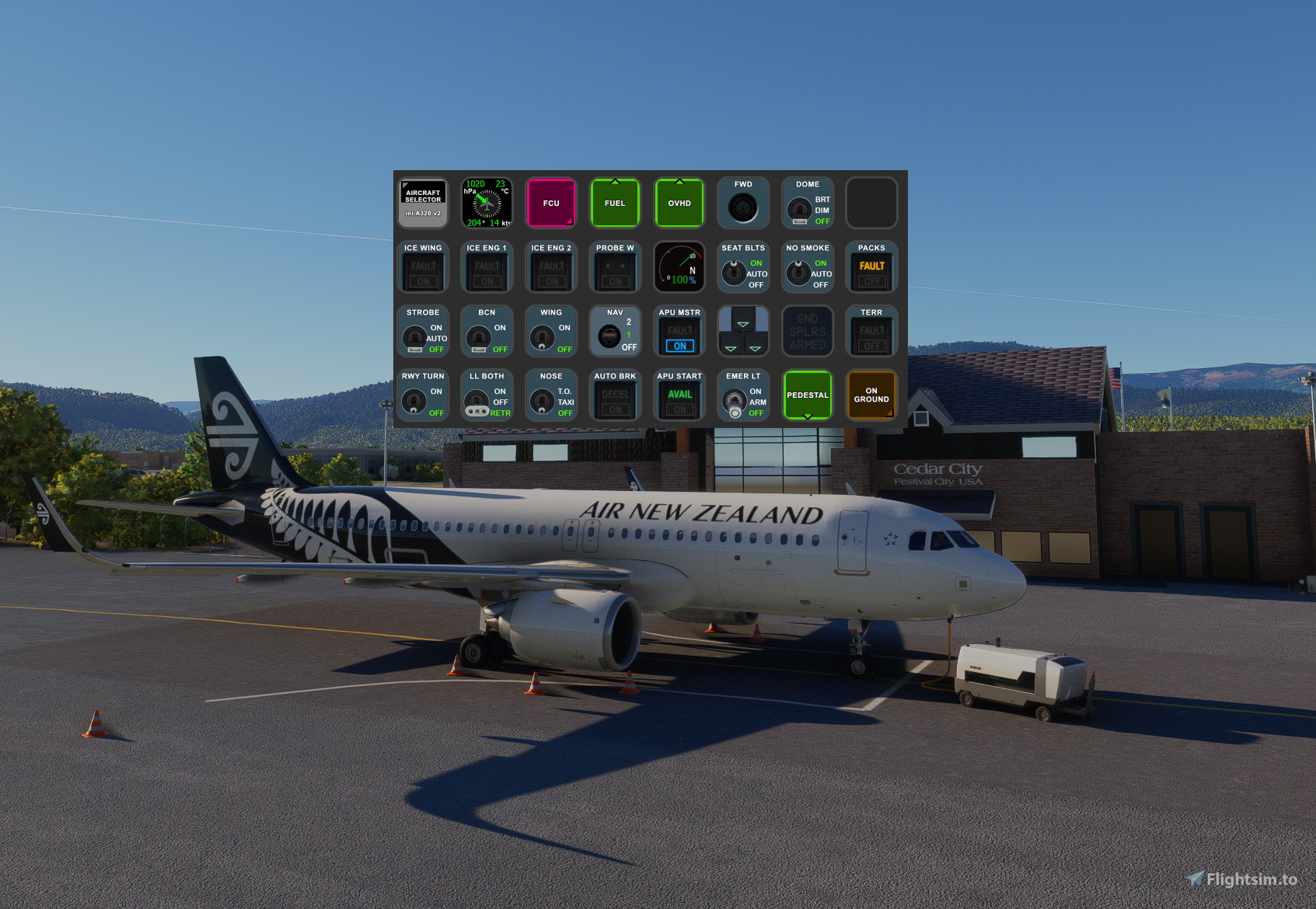Viewport: 1316px width, 909px height.
Task: Toggle the DOME light switch
Action: coord(808,203)
